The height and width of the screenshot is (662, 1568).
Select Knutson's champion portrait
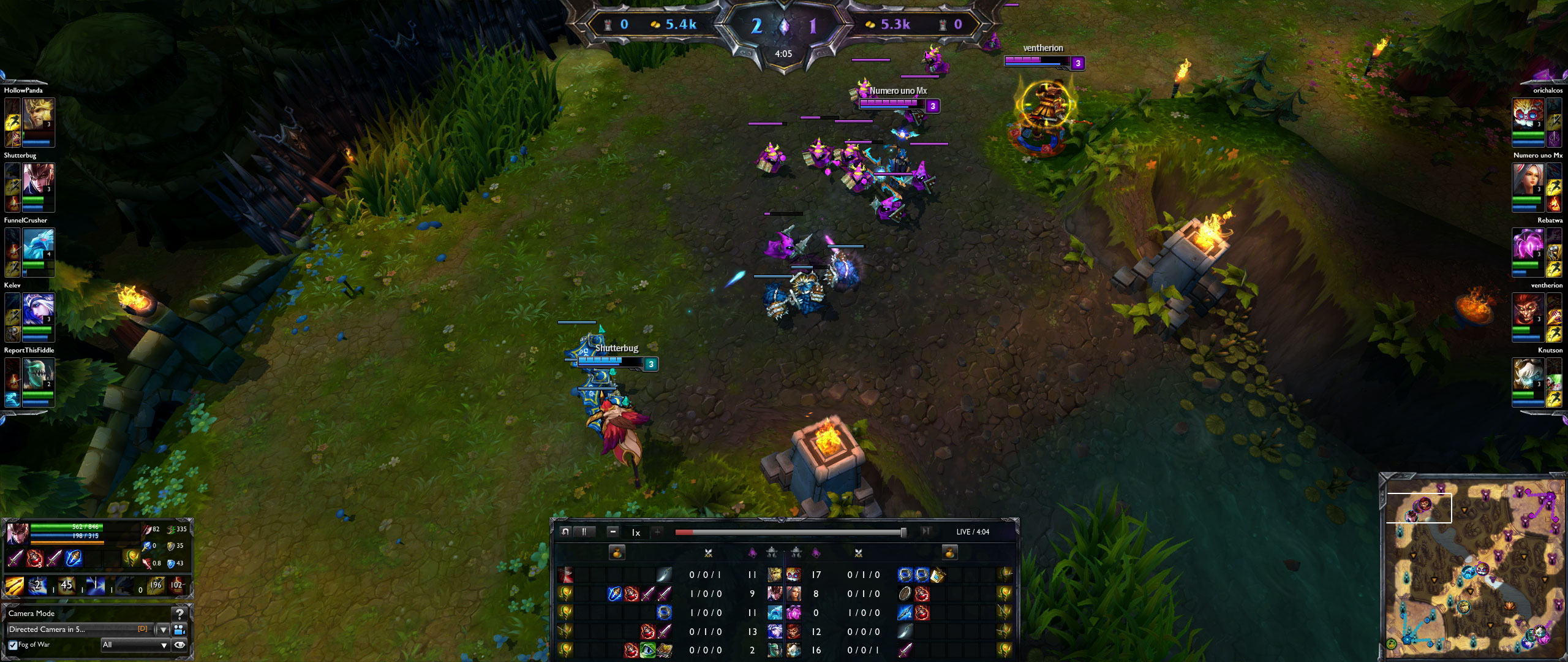click(x=1528, y=374)
